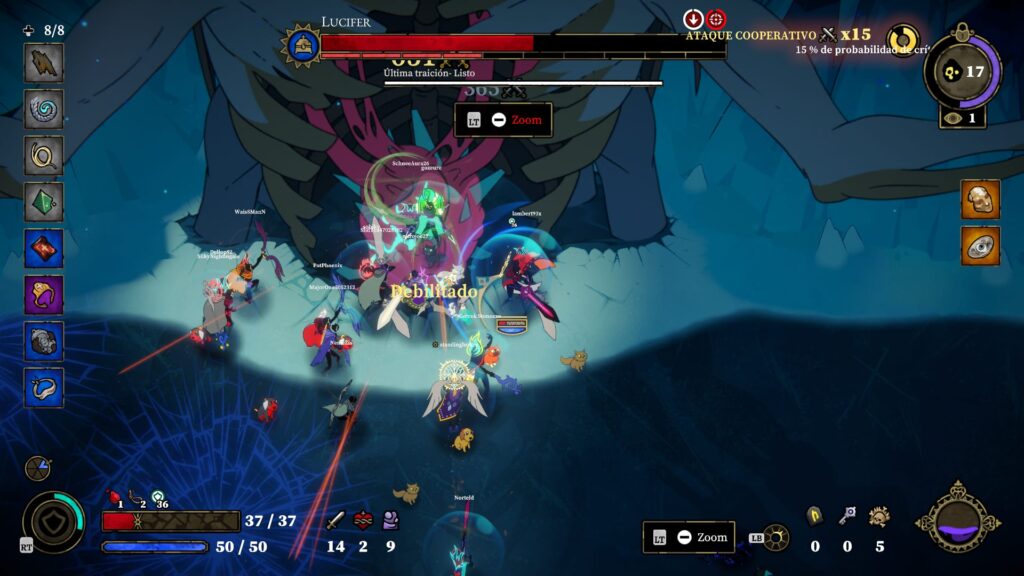
Task: Choose the green gem relic slot
Action: 44,202
